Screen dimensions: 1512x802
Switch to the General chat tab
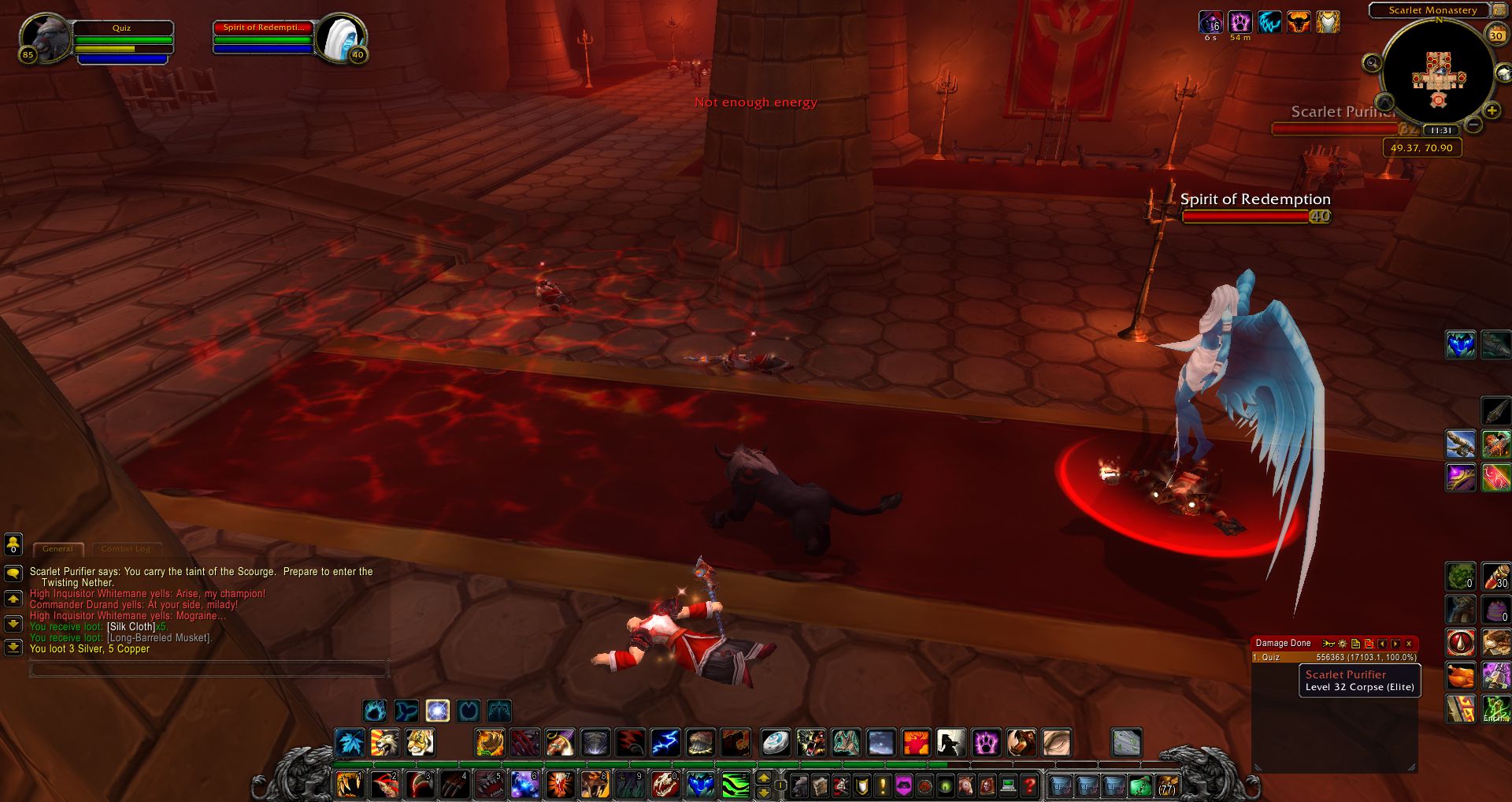57,549
